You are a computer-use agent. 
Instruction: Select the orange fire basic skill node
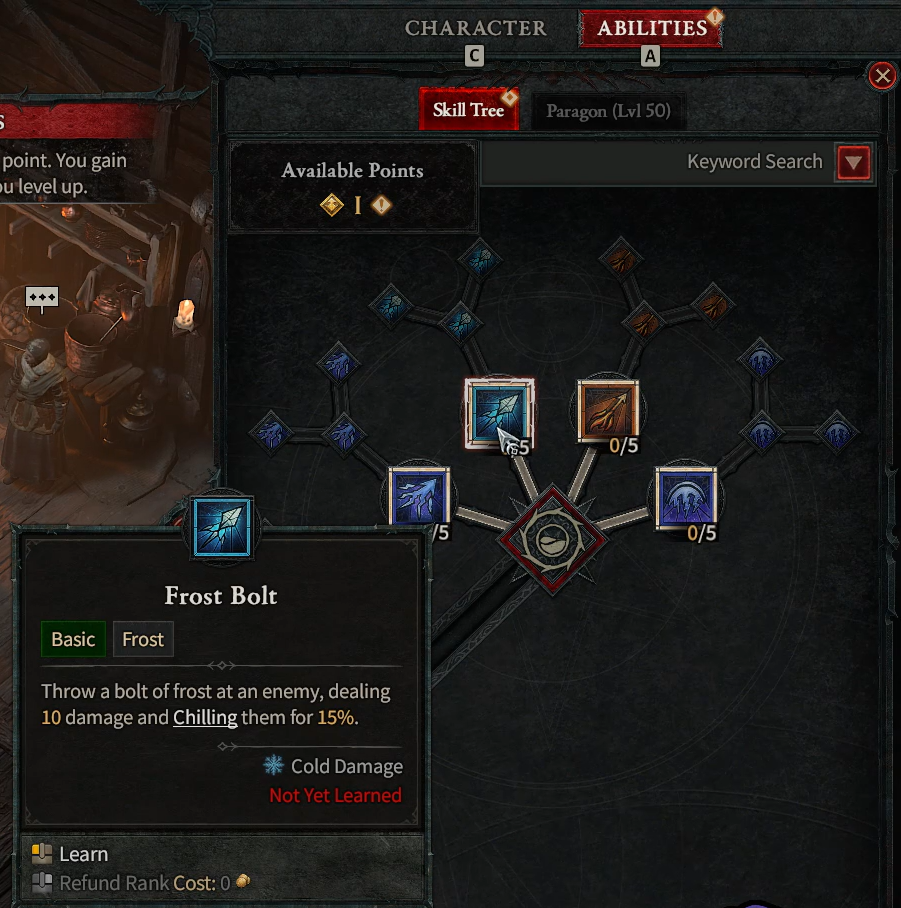pos(608,411)
